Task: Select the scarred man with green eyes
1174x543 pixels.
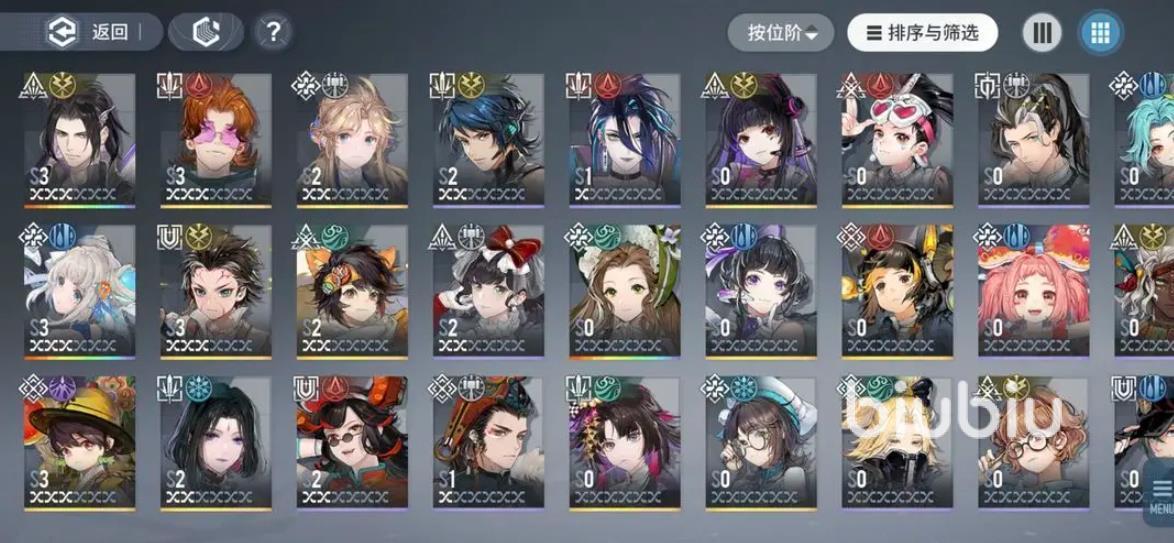Action: 216,291
